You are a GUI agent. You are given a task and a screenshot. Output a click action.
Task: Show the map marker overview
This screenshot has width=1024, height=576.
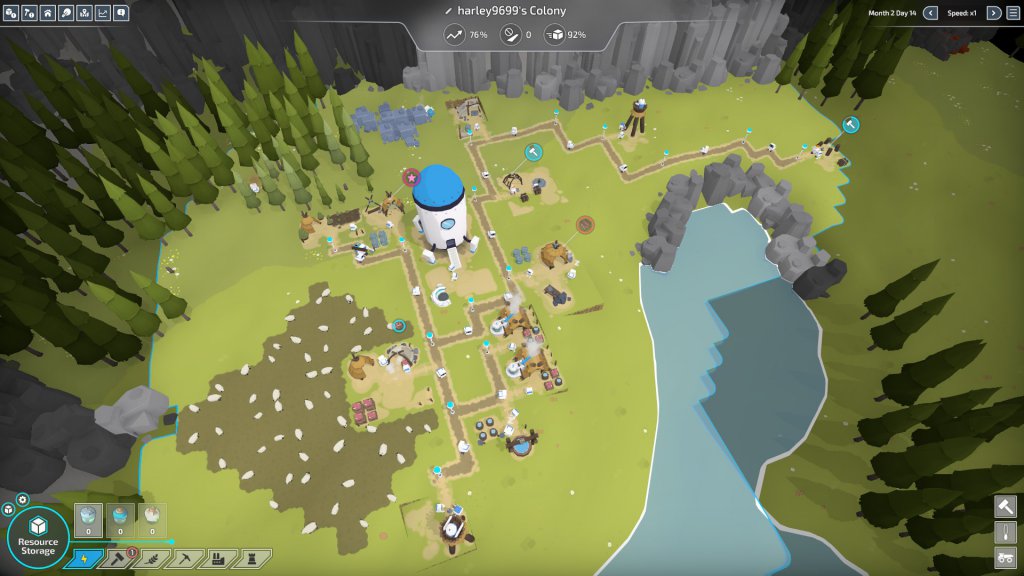84,13
